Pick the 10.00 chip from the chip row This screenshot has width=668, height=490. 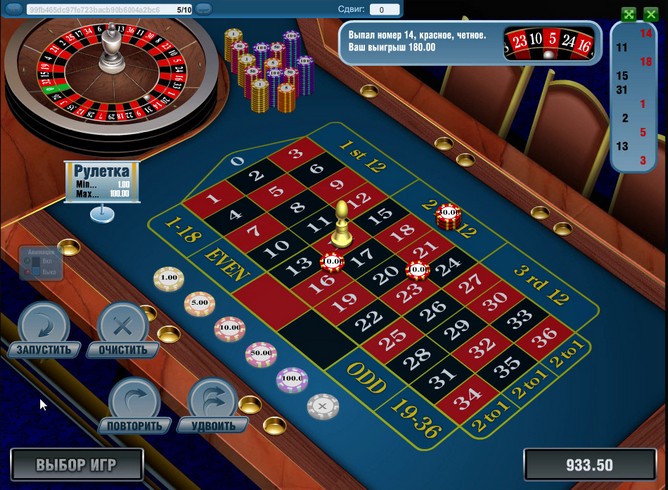point(230,326)
